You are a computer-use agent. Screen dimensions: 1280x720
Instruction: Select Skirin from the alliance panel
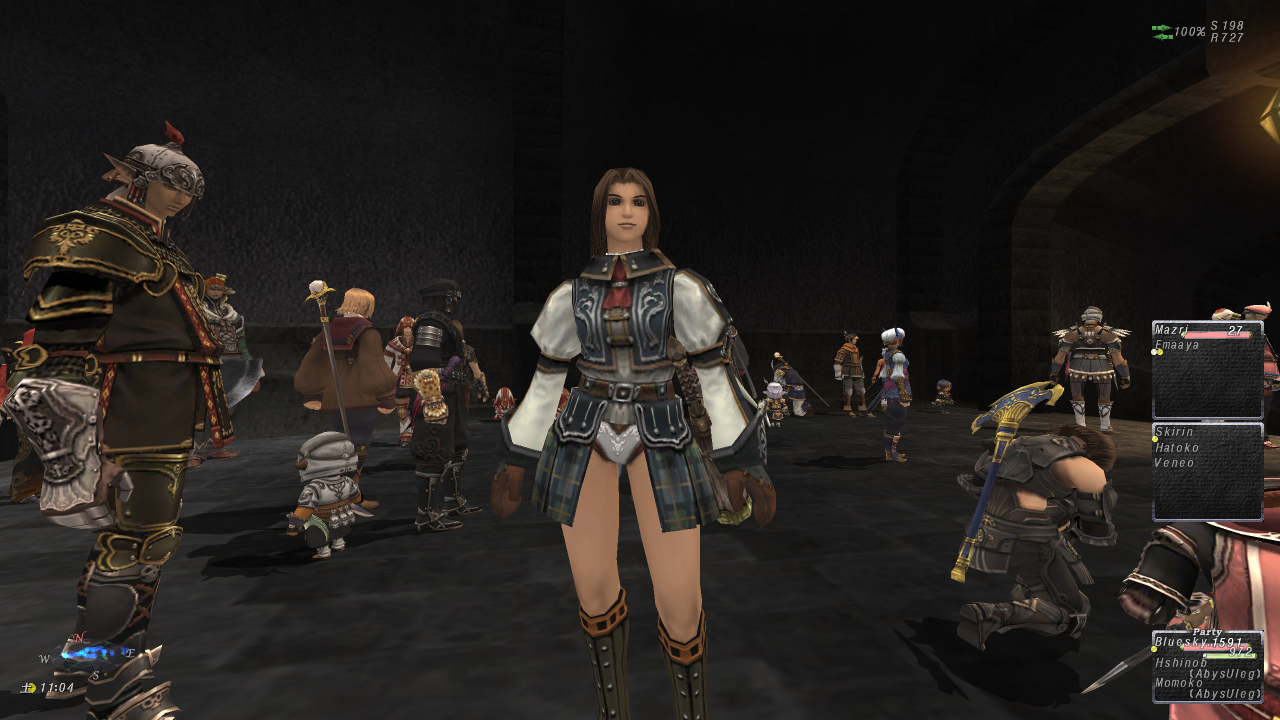click(1174, 432)
